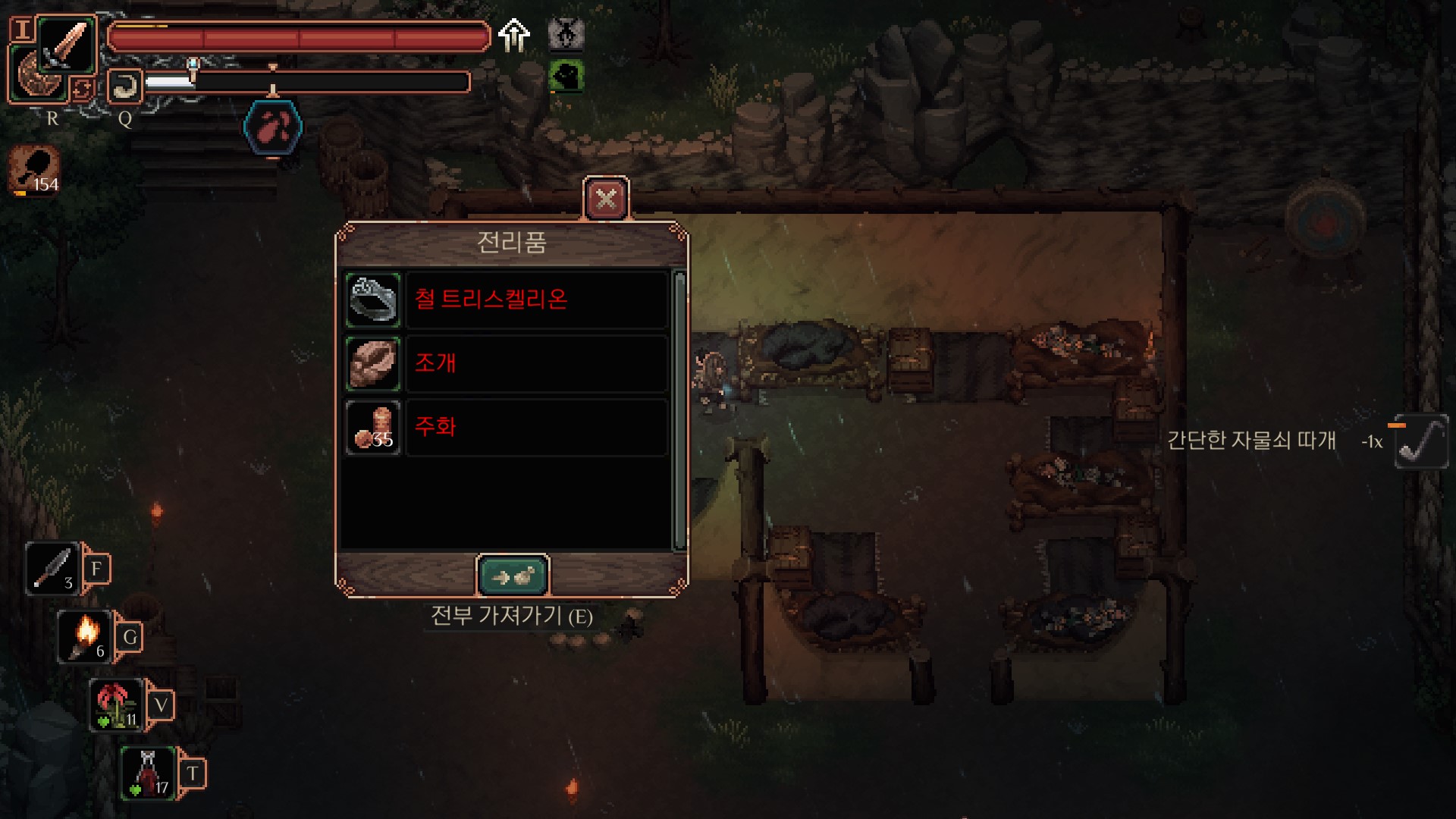
Task: Click the weapon swap arrows icon
Action: coord(82,89)
